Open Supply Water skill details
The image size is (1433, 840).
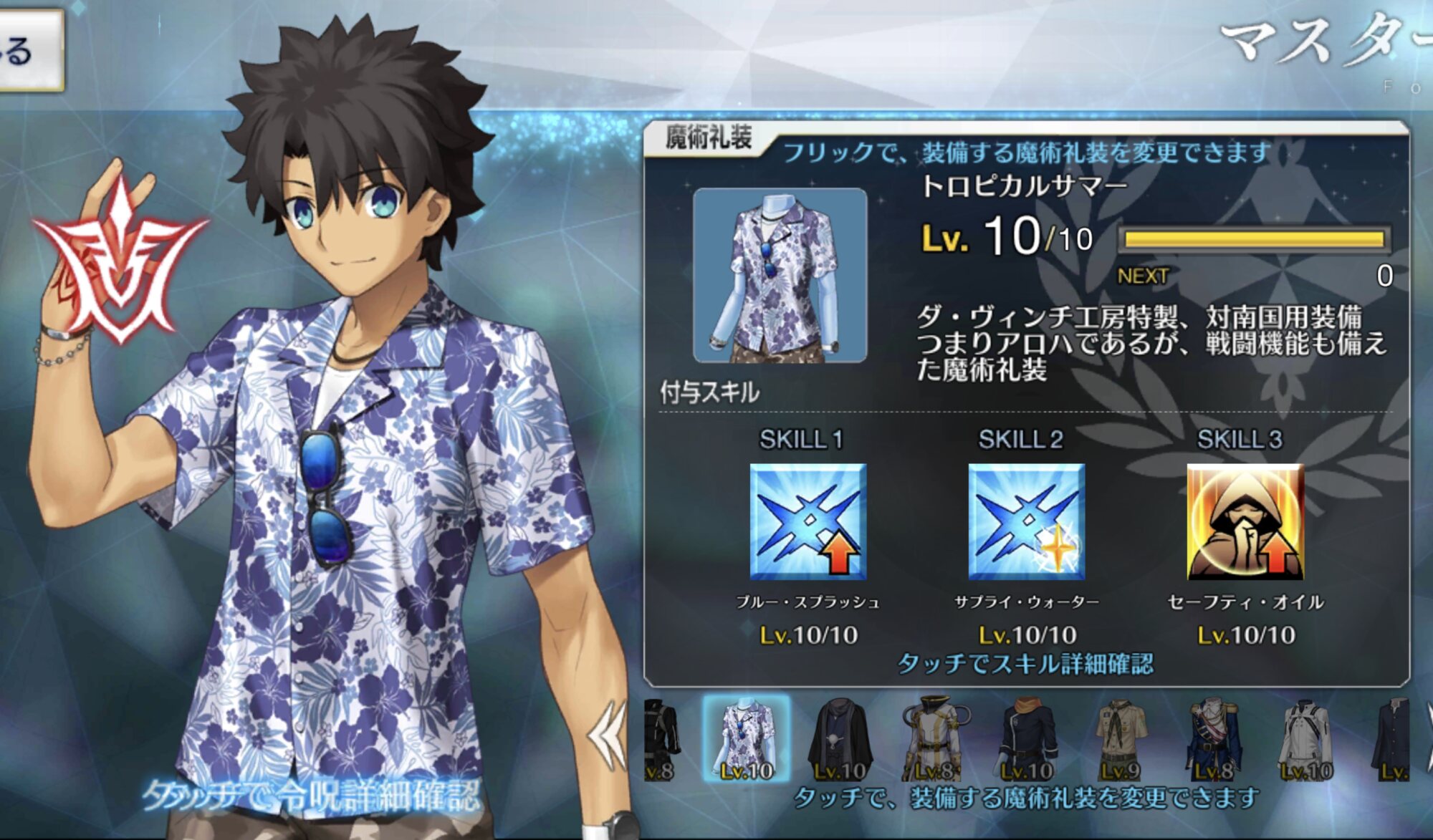pos(1026,521)
